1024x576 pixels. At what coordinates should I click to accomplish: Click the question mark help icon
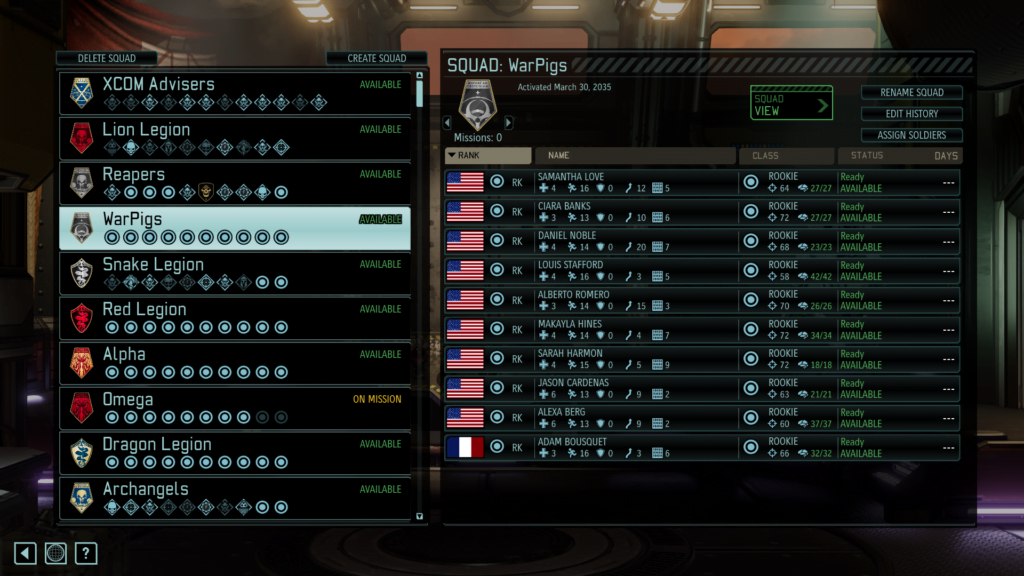[x=87, y=553]
